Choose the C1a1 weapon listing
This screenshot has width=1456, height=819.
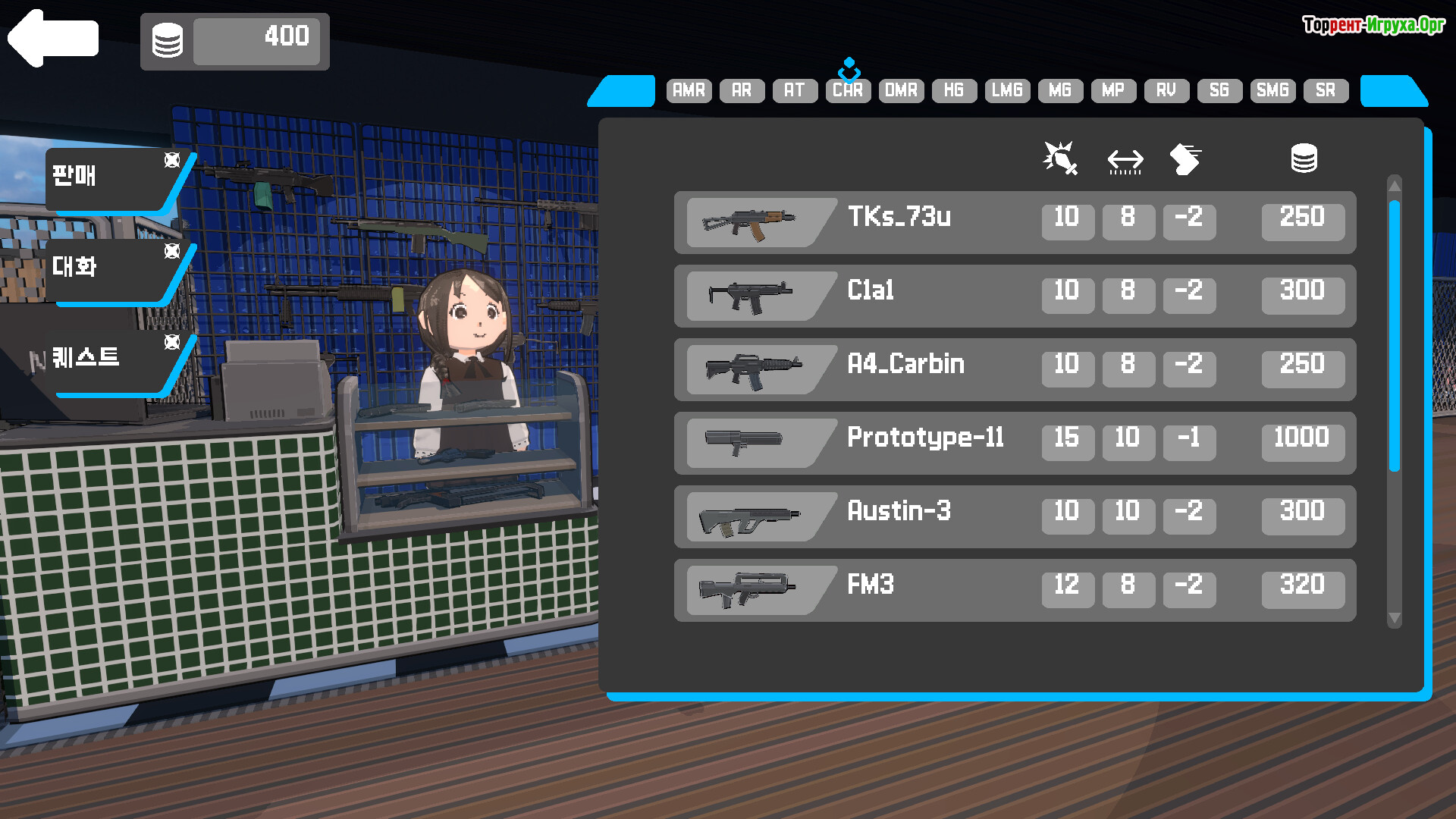click(1014, 296)
